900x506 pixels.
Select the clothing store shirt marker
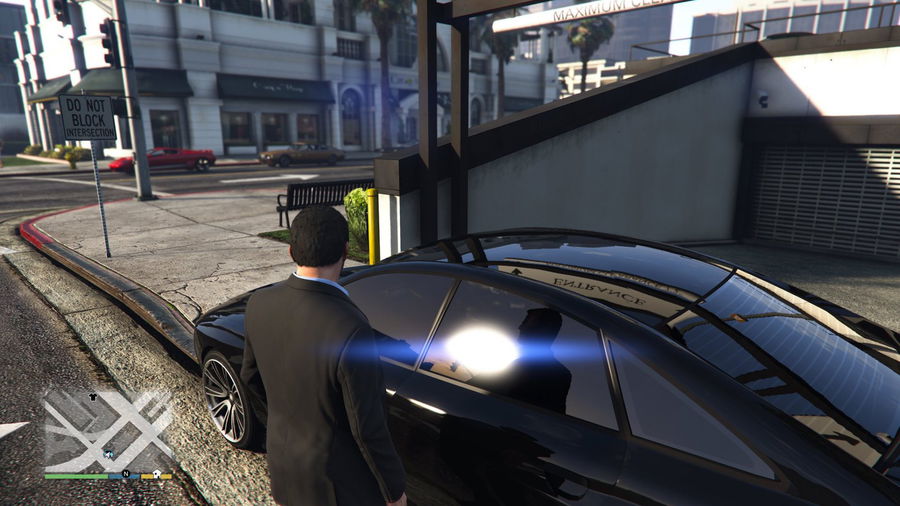94,396
